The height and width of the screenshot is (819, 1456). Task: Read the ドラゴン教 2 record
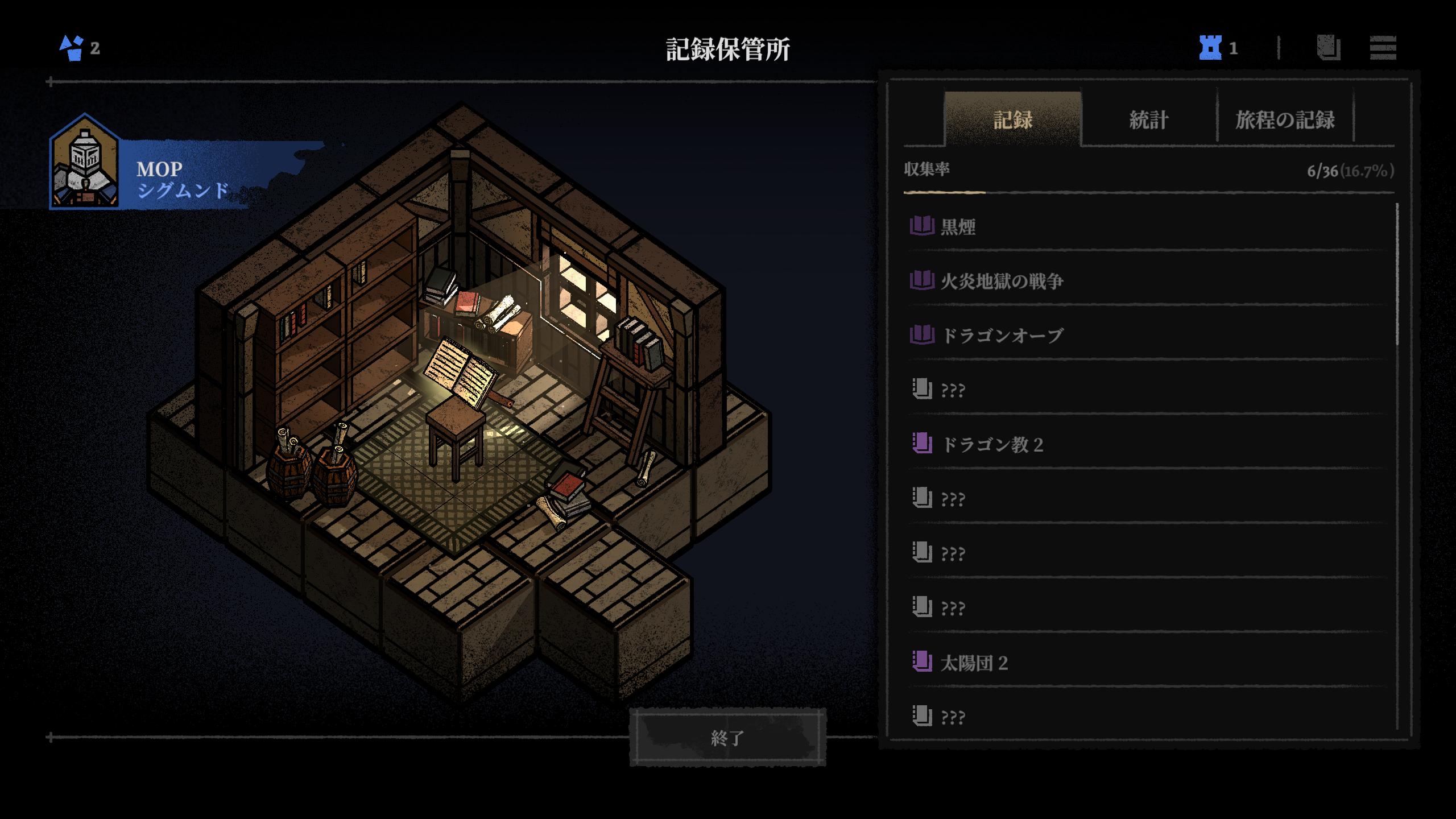[x=992, y=444]
